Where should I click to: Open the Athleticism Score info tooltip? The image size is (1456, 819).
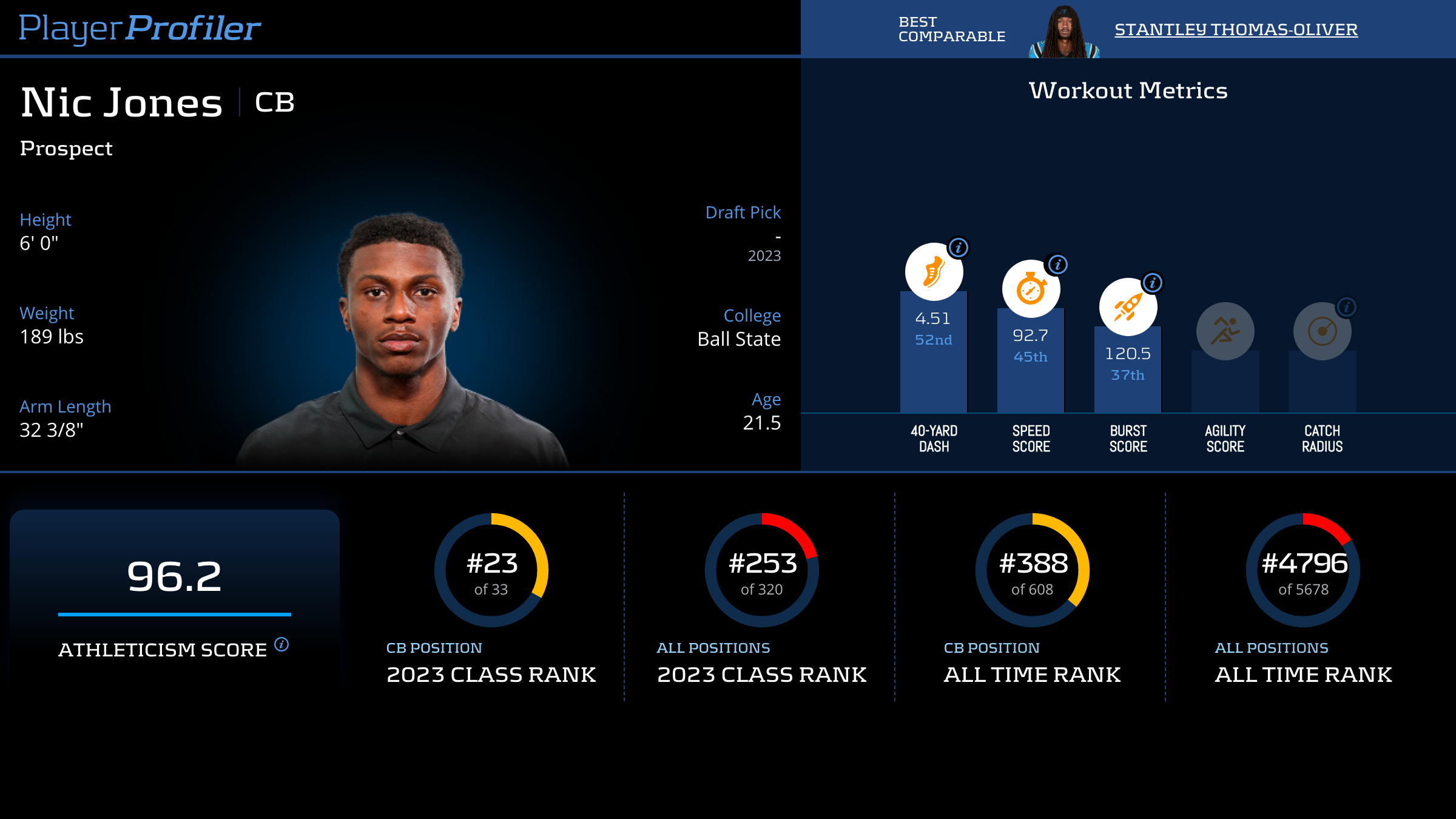(x=281, y=644)
